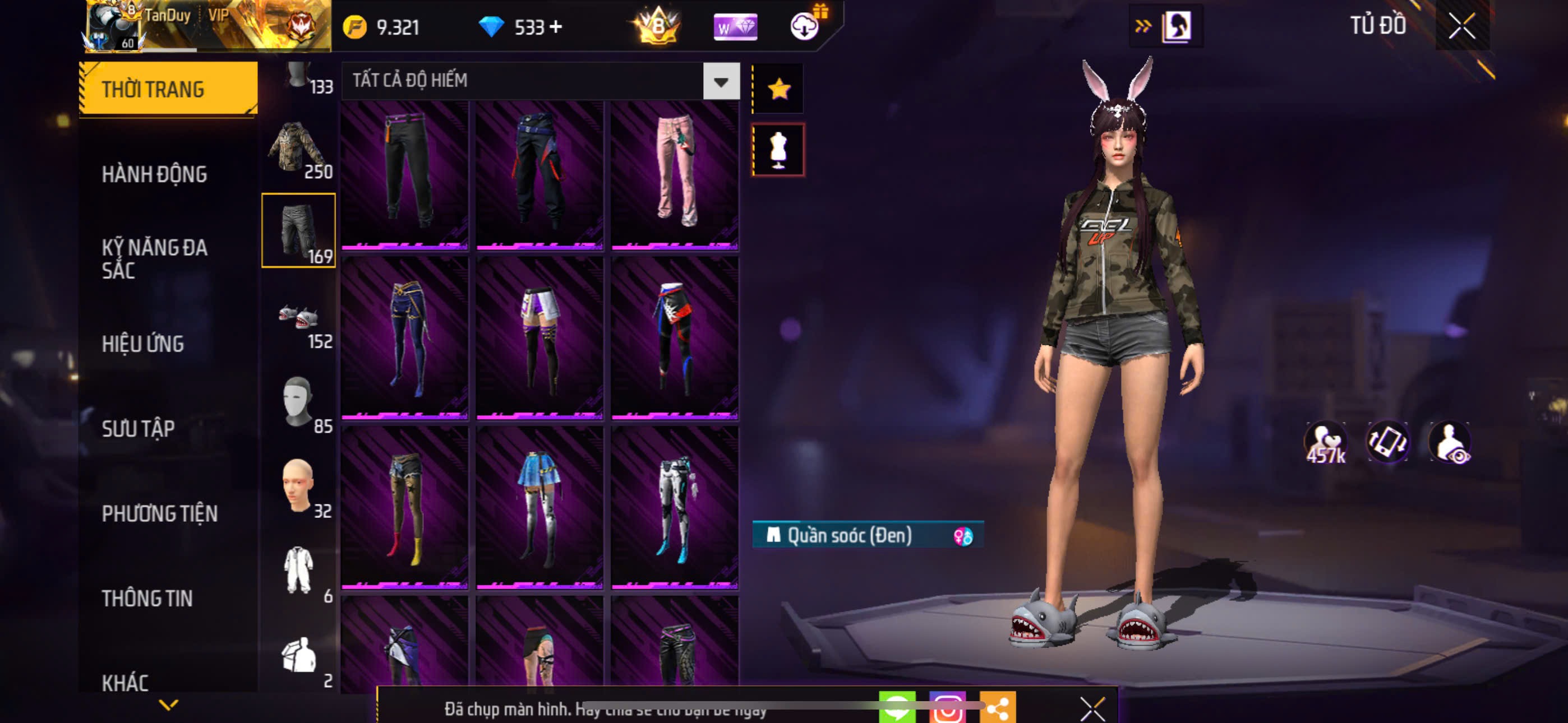Open the SƯU TẬP tab
1568x723 pixels.
[x=138, y=428]
